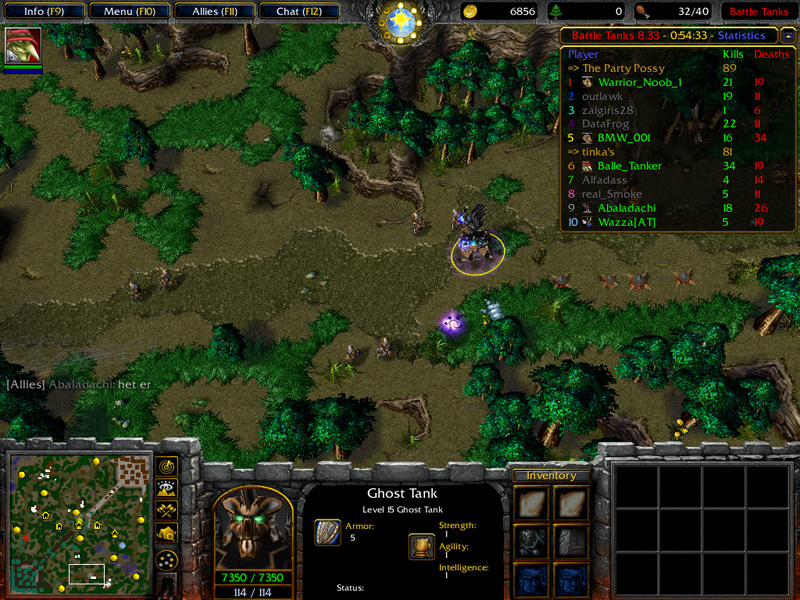This screenshot has height=600, width=800.
Task: Toggle formation movement button beside the minimap
Action: point(167,559)
